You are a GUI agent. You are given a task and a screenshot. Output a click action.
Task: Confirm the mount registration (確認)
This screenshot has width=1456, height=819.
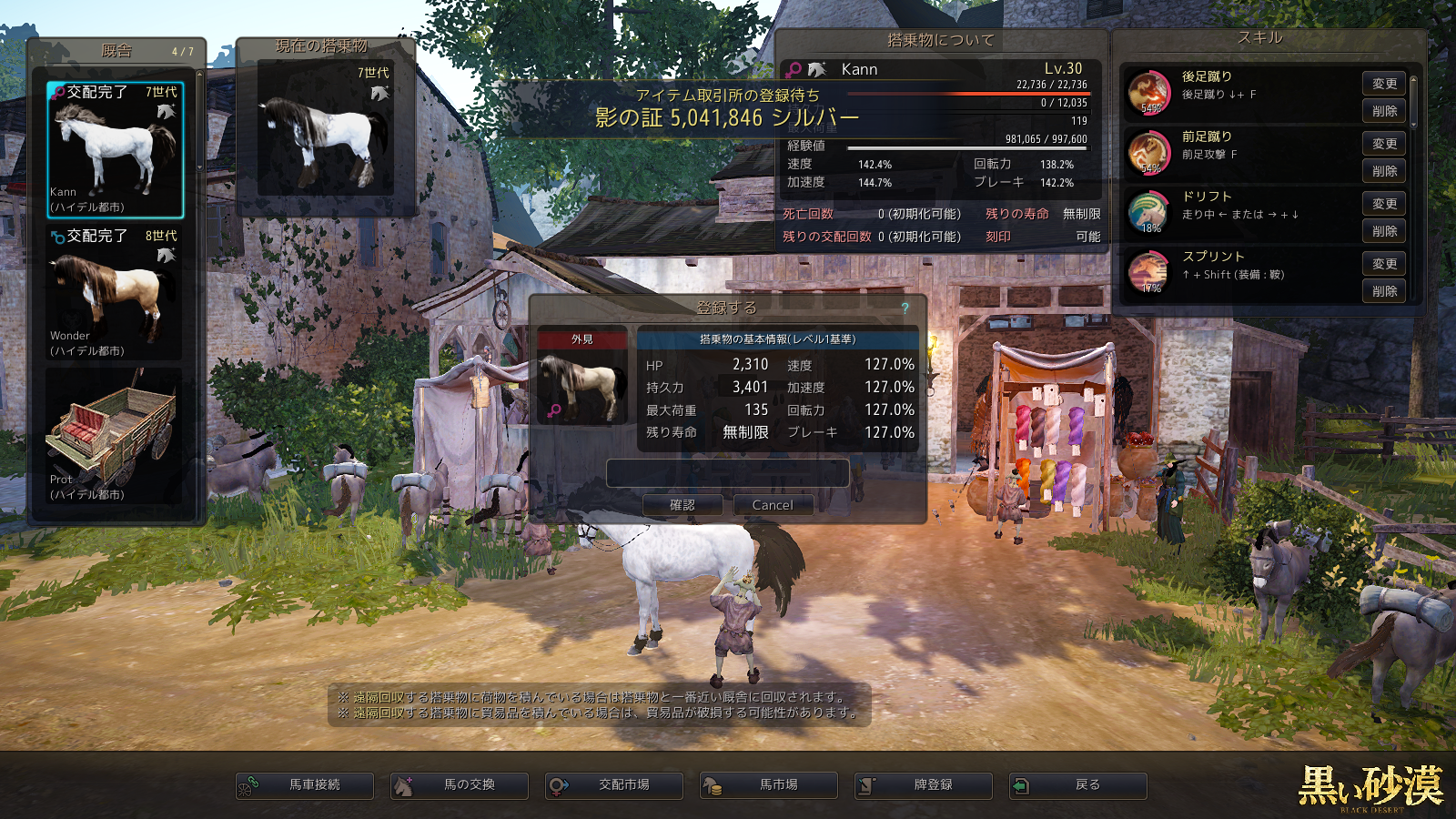tap(682, 505)
